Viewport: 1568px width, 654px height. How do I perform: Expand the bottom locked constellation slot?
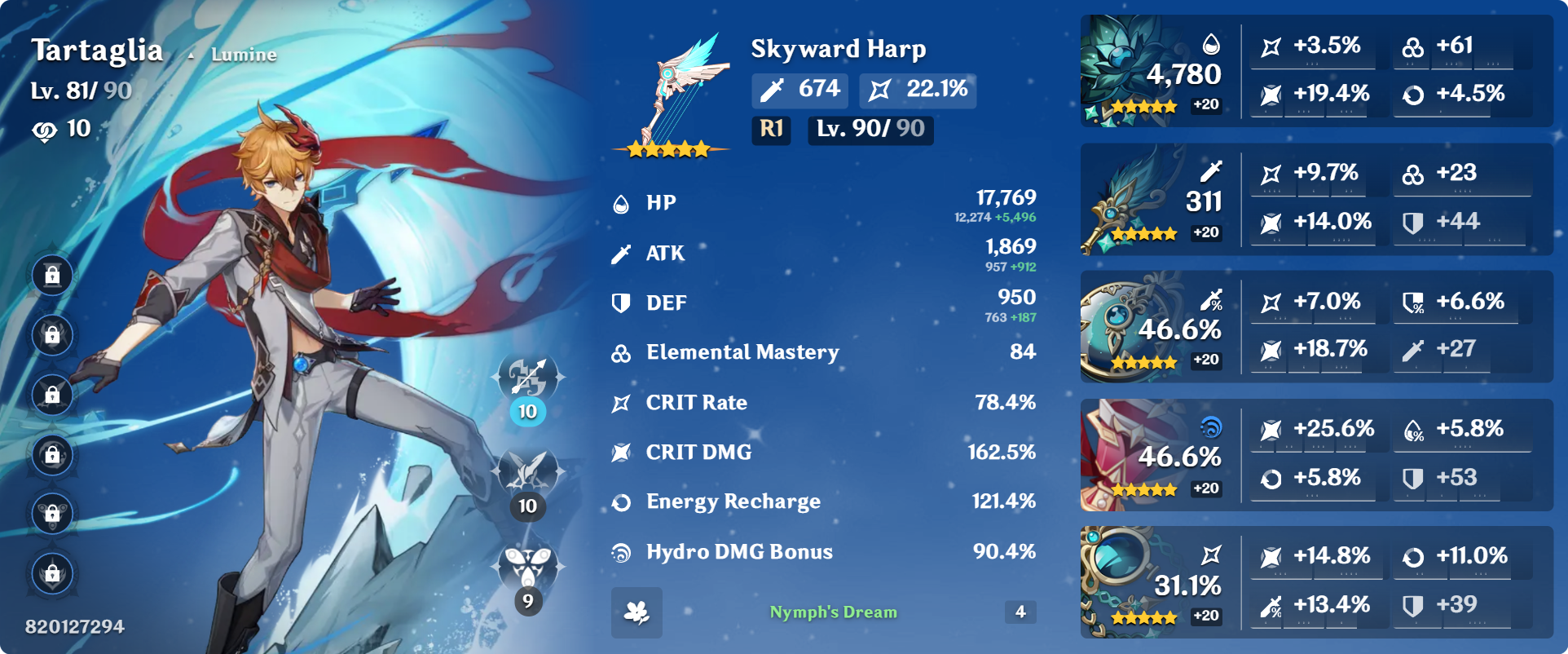point(52,573)
